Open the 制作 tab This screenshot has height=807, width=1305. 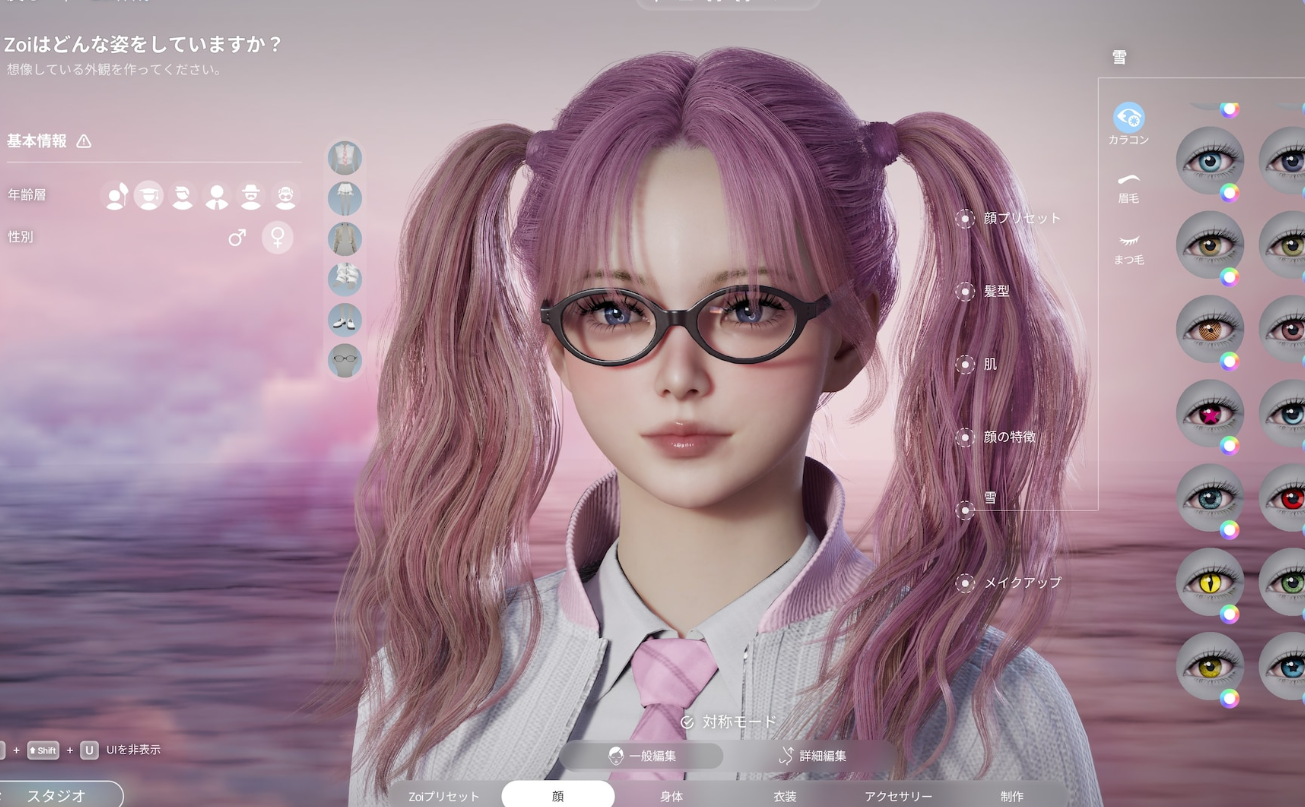coord(1012,796)
